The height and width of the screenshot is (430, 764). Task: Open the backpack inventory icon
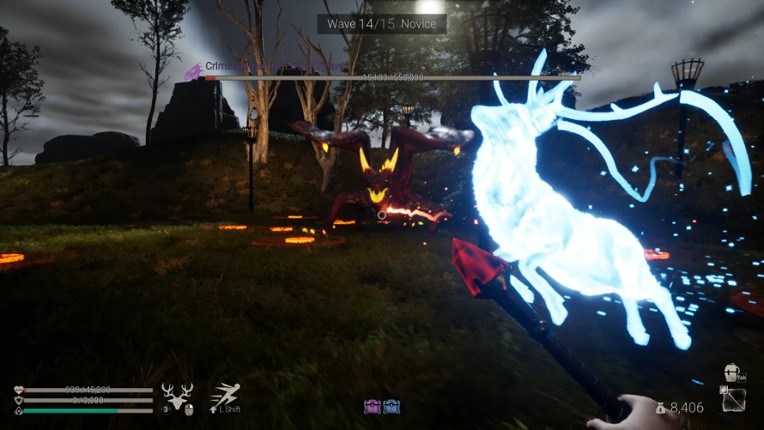pyautogui.click(x=733, y=373)
